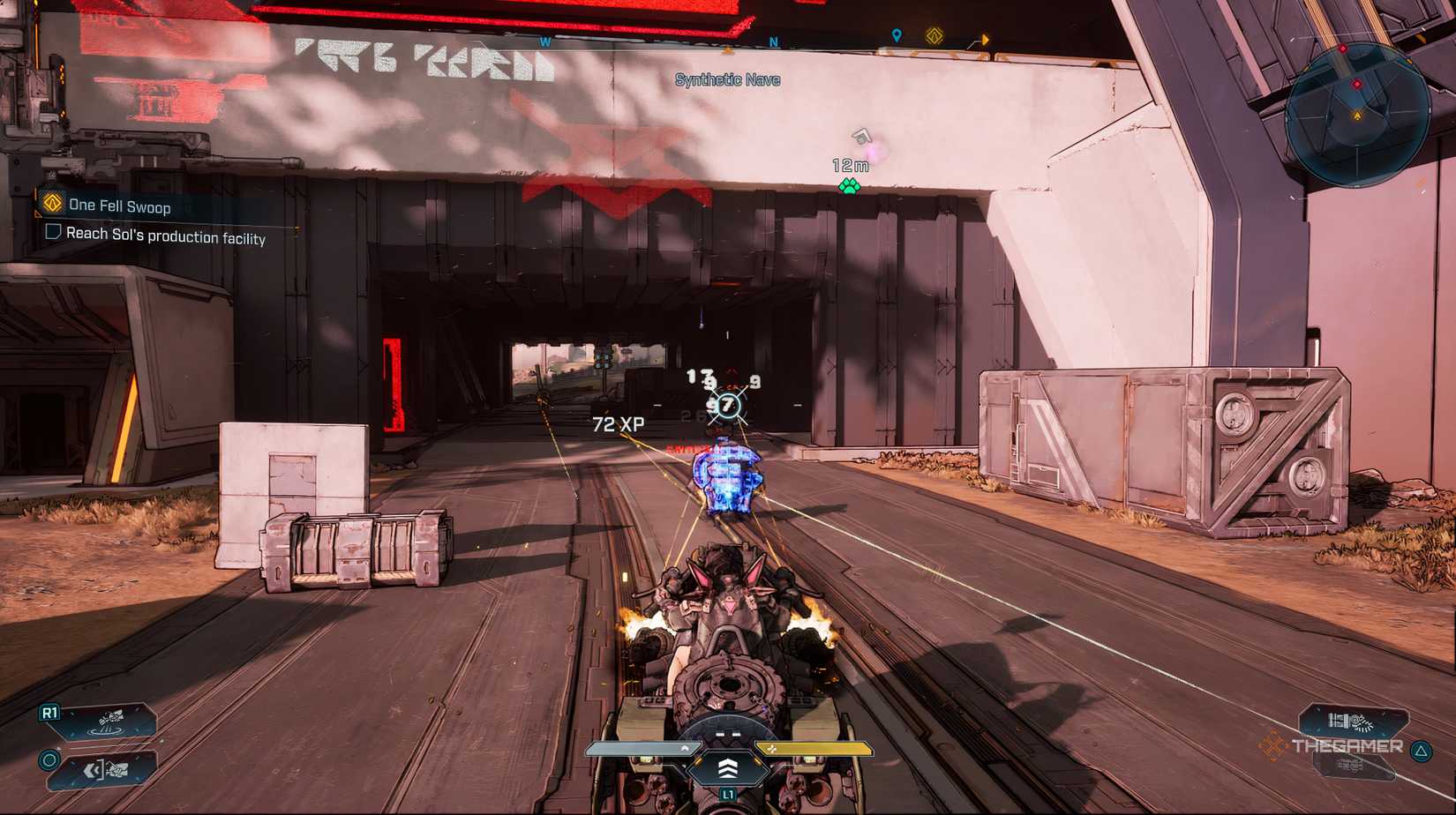This screenshot has width=1456, height=815.
Task: Click the yellow diamond fast-travel icon on the compass
Action: [935, 35]
